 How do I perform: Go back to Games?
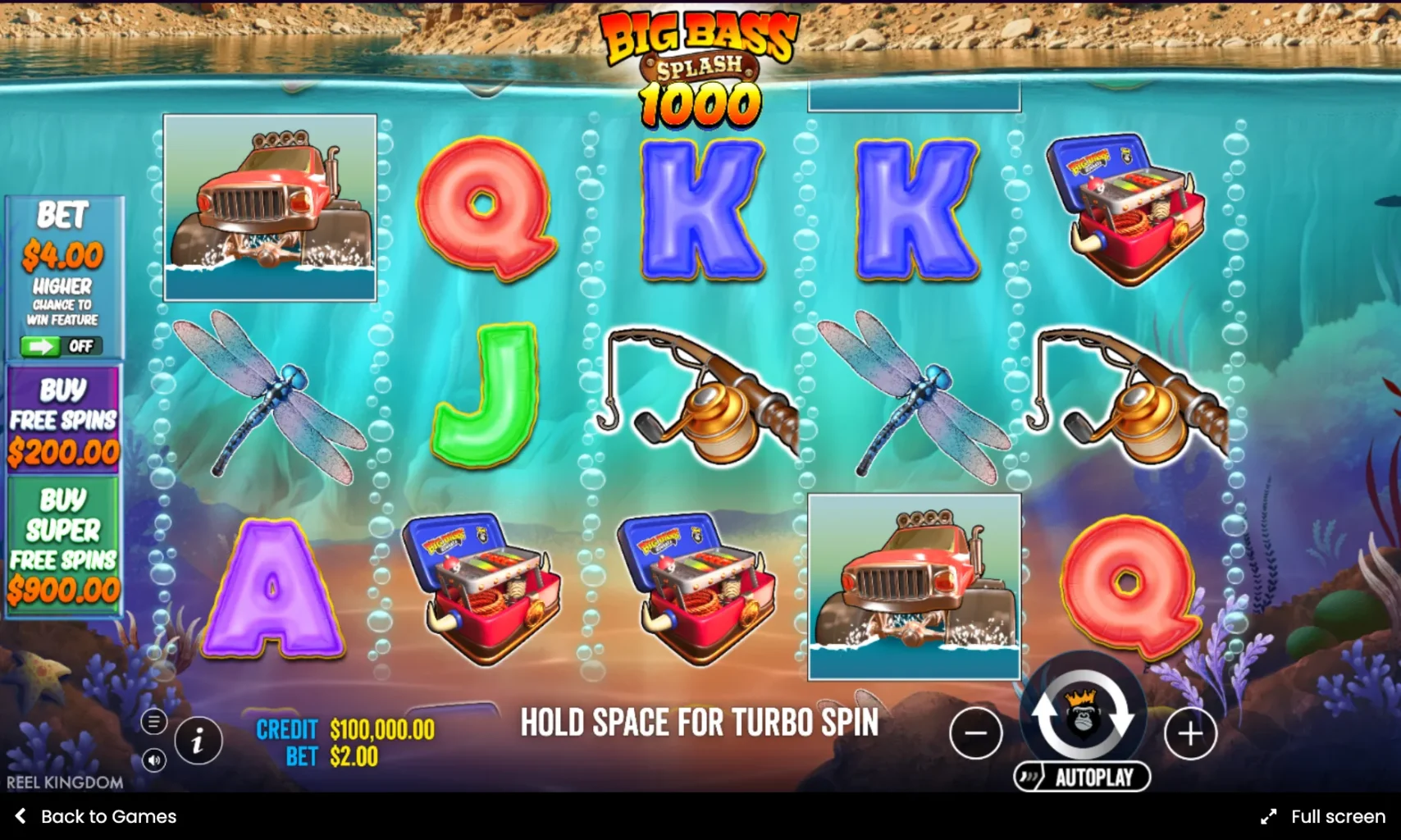coord(96,816)
